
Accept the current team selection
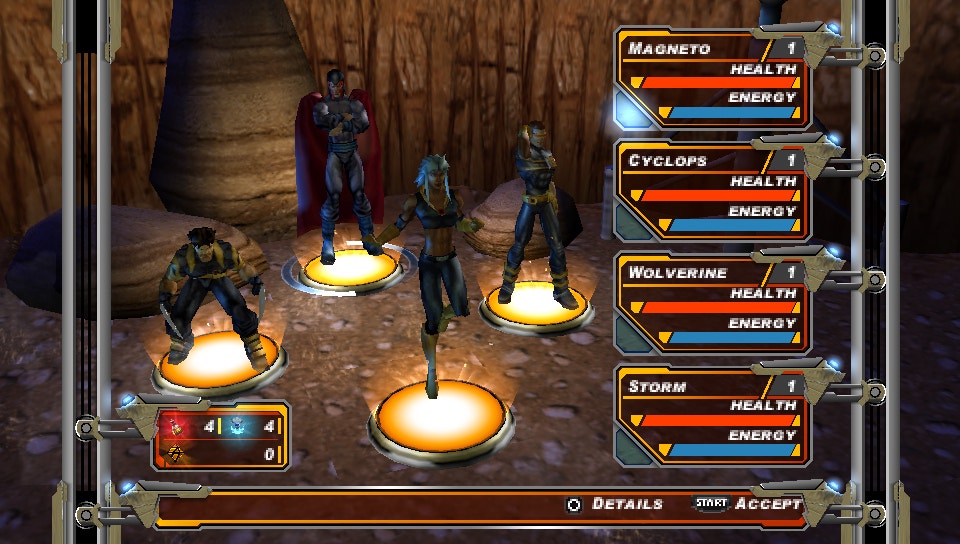750,504
